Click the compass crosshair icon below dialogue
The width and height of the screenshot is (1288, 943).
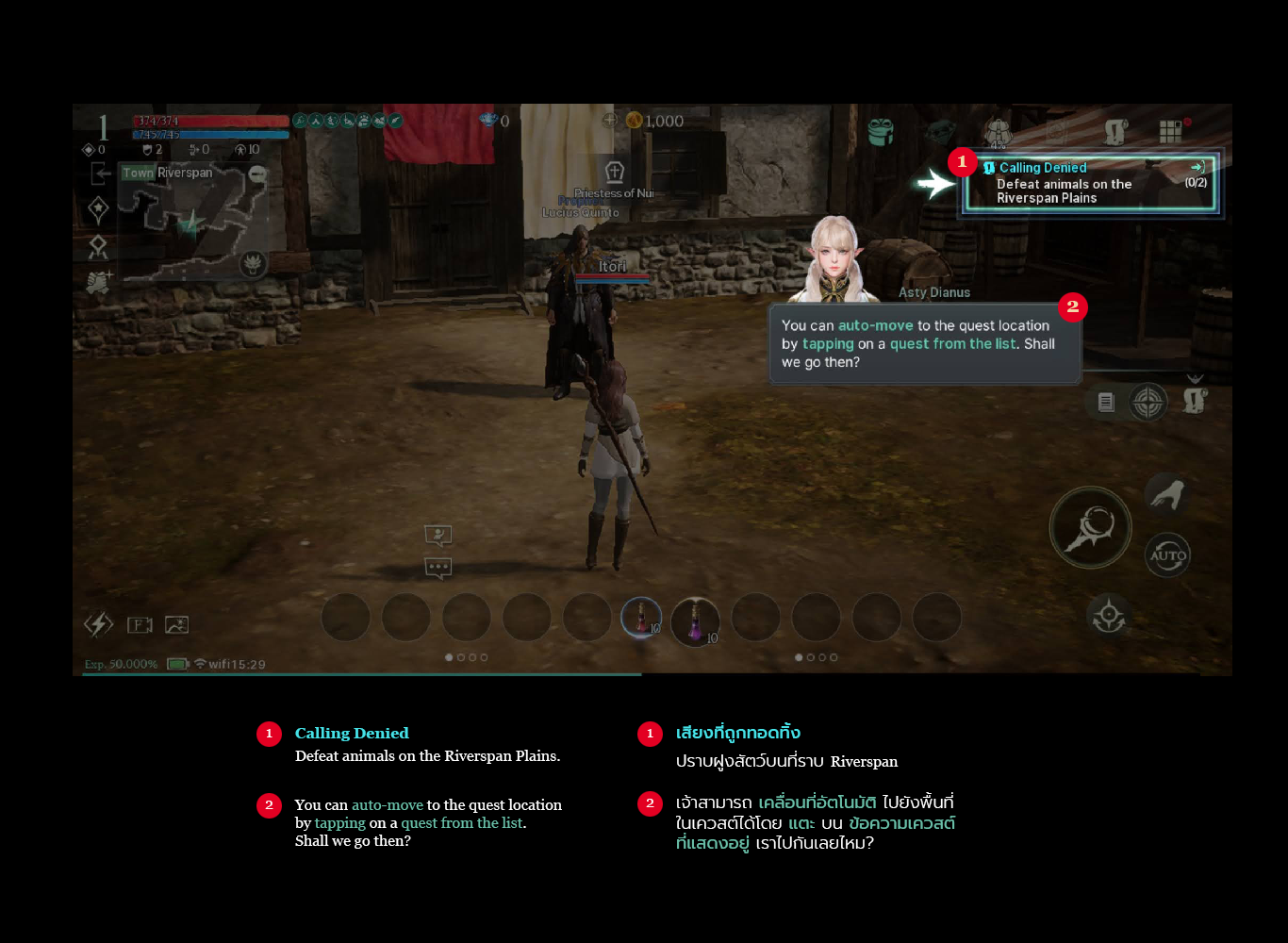[1148, 403]
